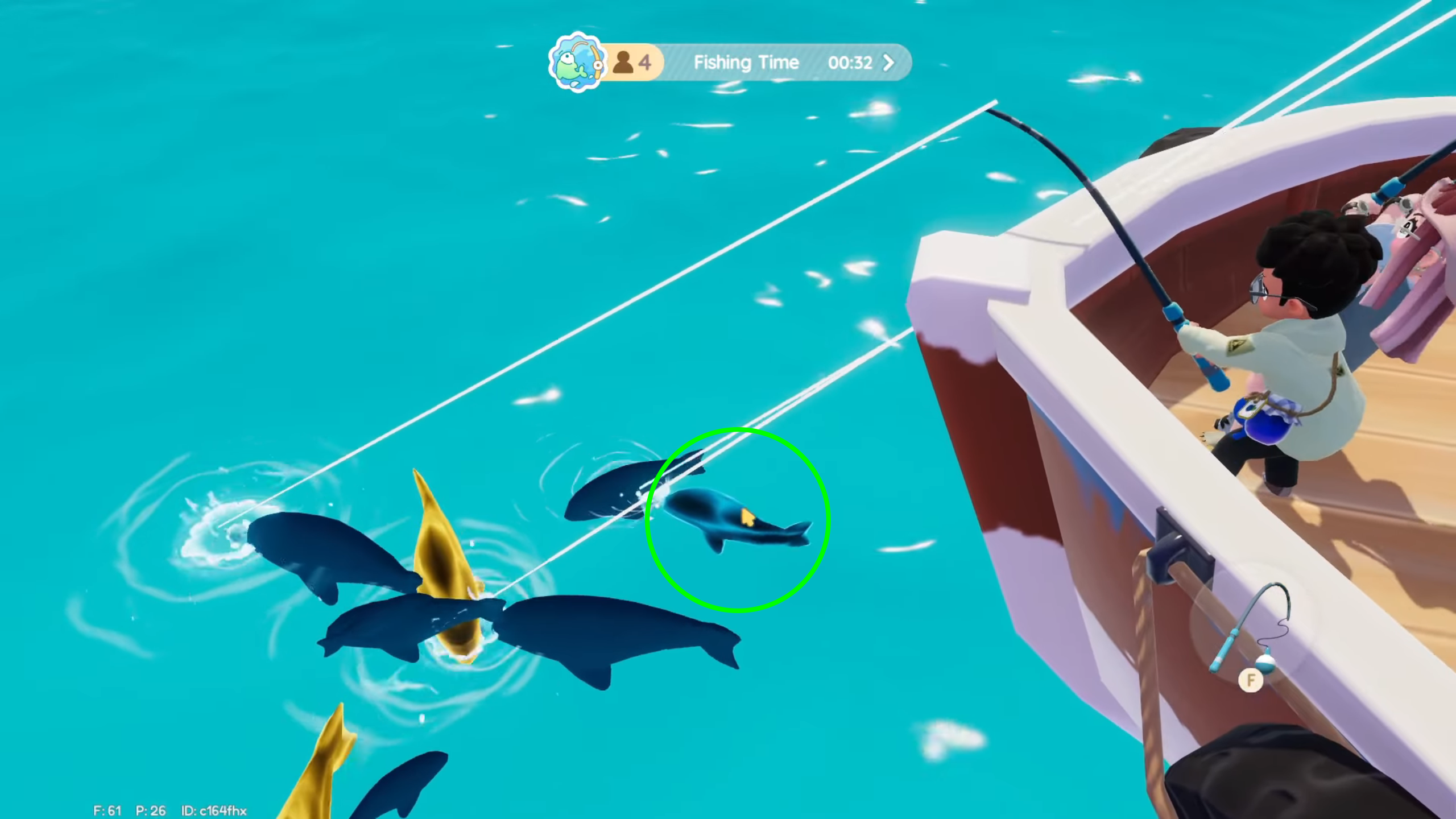Select the player count person icon

624,63
